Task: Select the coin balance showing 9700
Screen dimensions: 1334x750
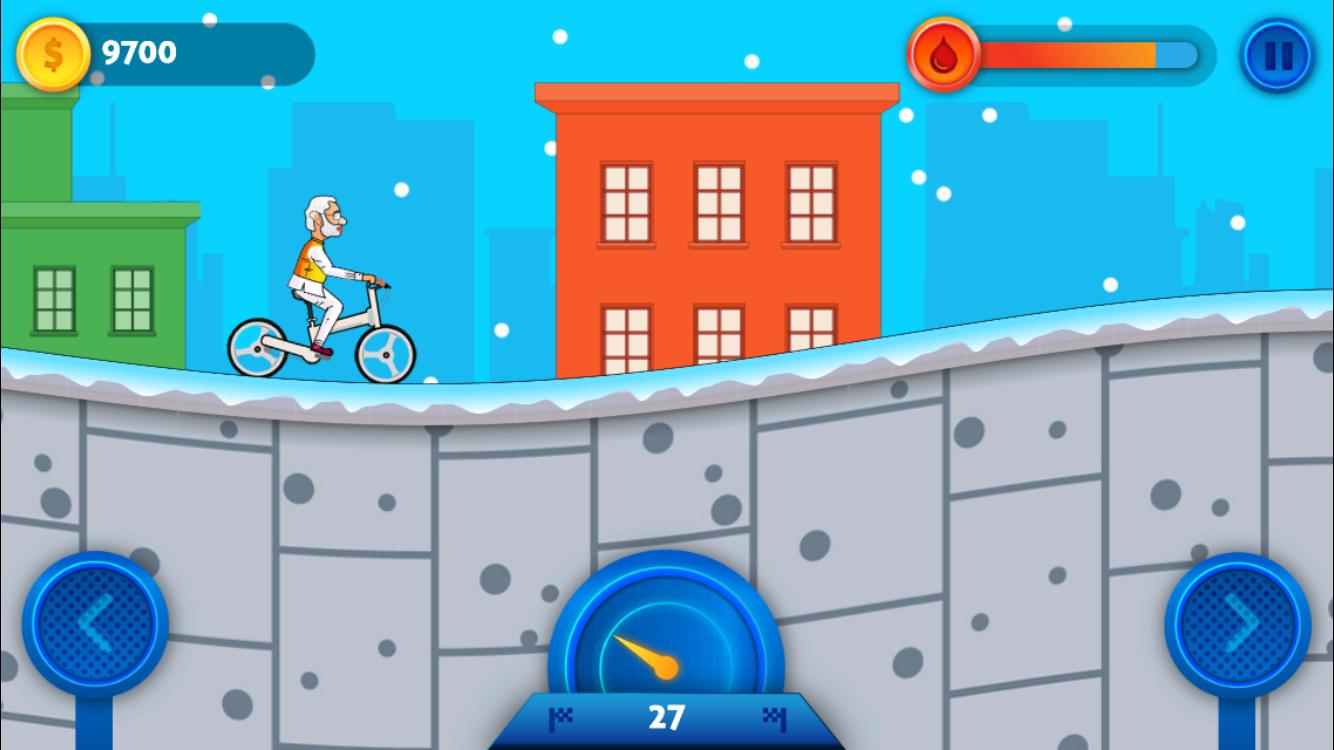Action: click(140, 52)
